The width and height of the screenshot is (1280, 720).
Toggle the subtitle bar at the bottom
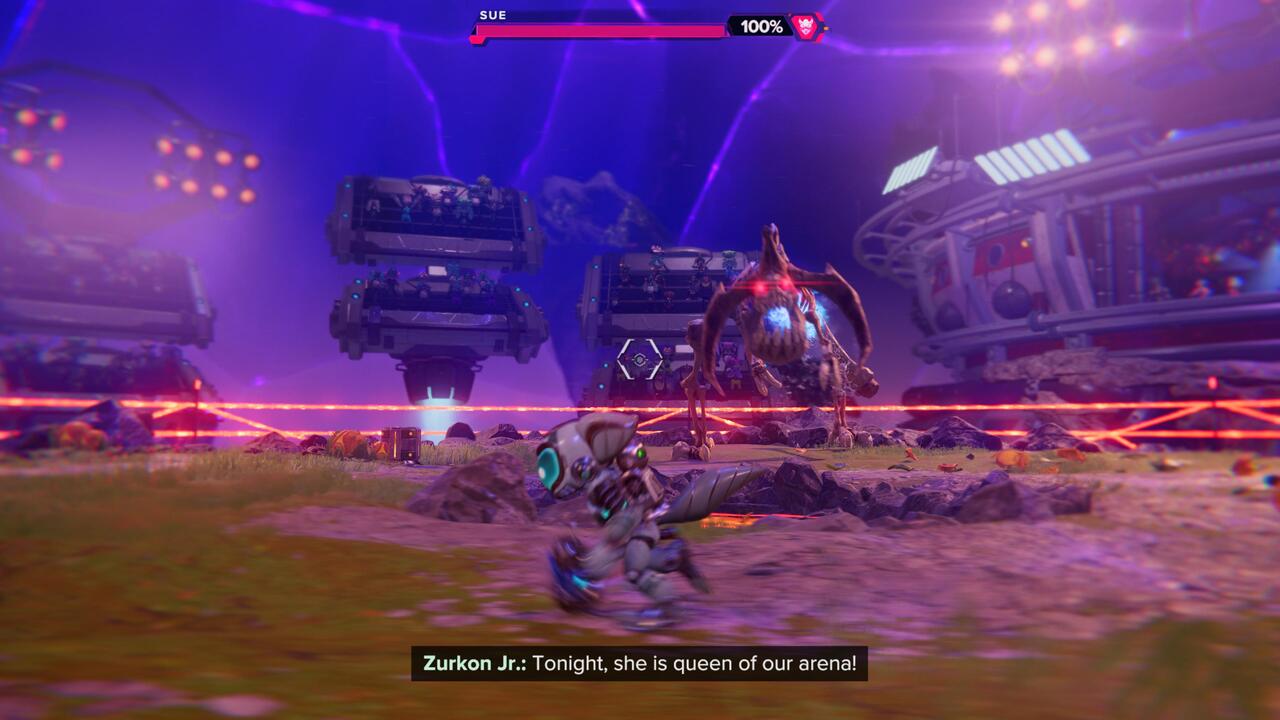640,662
